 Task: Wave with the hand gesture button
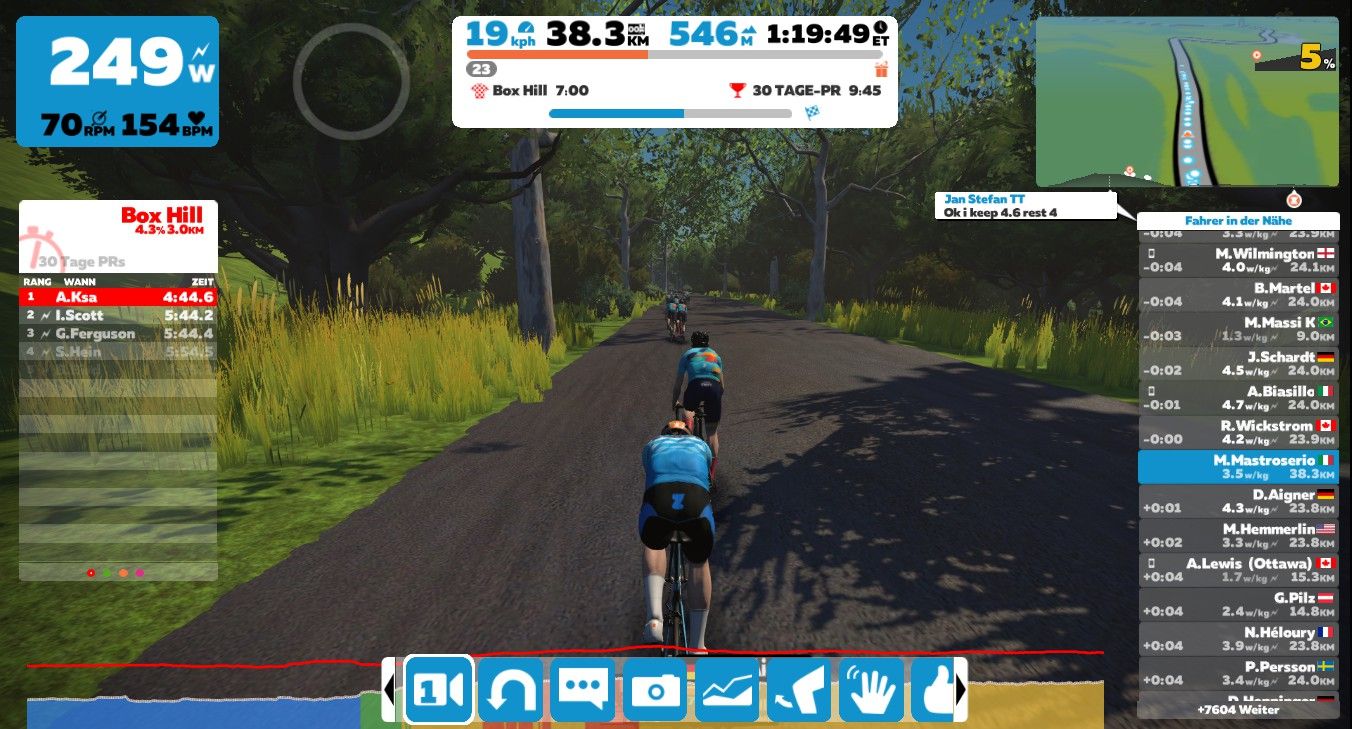click(871, 689)
